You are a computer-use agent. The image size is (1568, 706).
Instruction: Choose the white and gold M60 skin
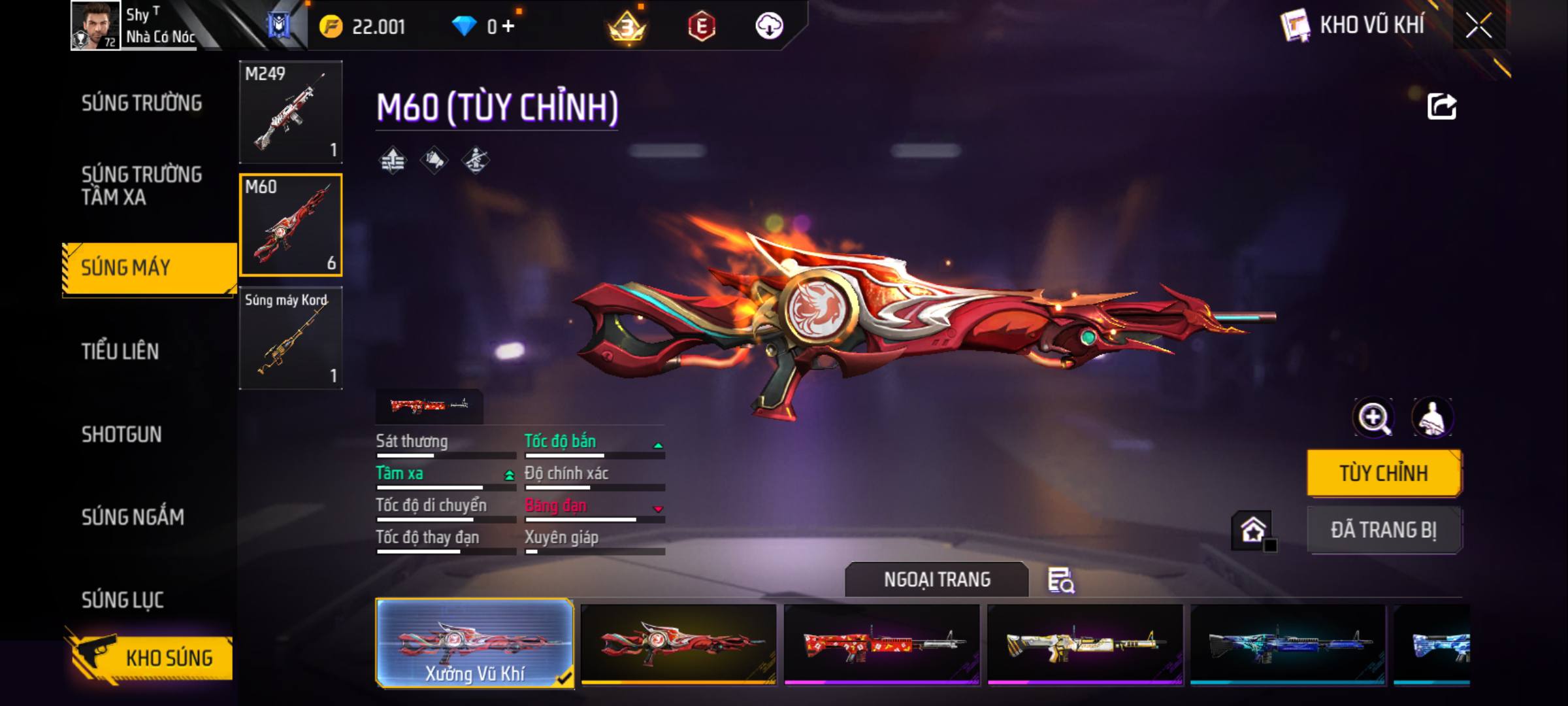point(1085,644)
